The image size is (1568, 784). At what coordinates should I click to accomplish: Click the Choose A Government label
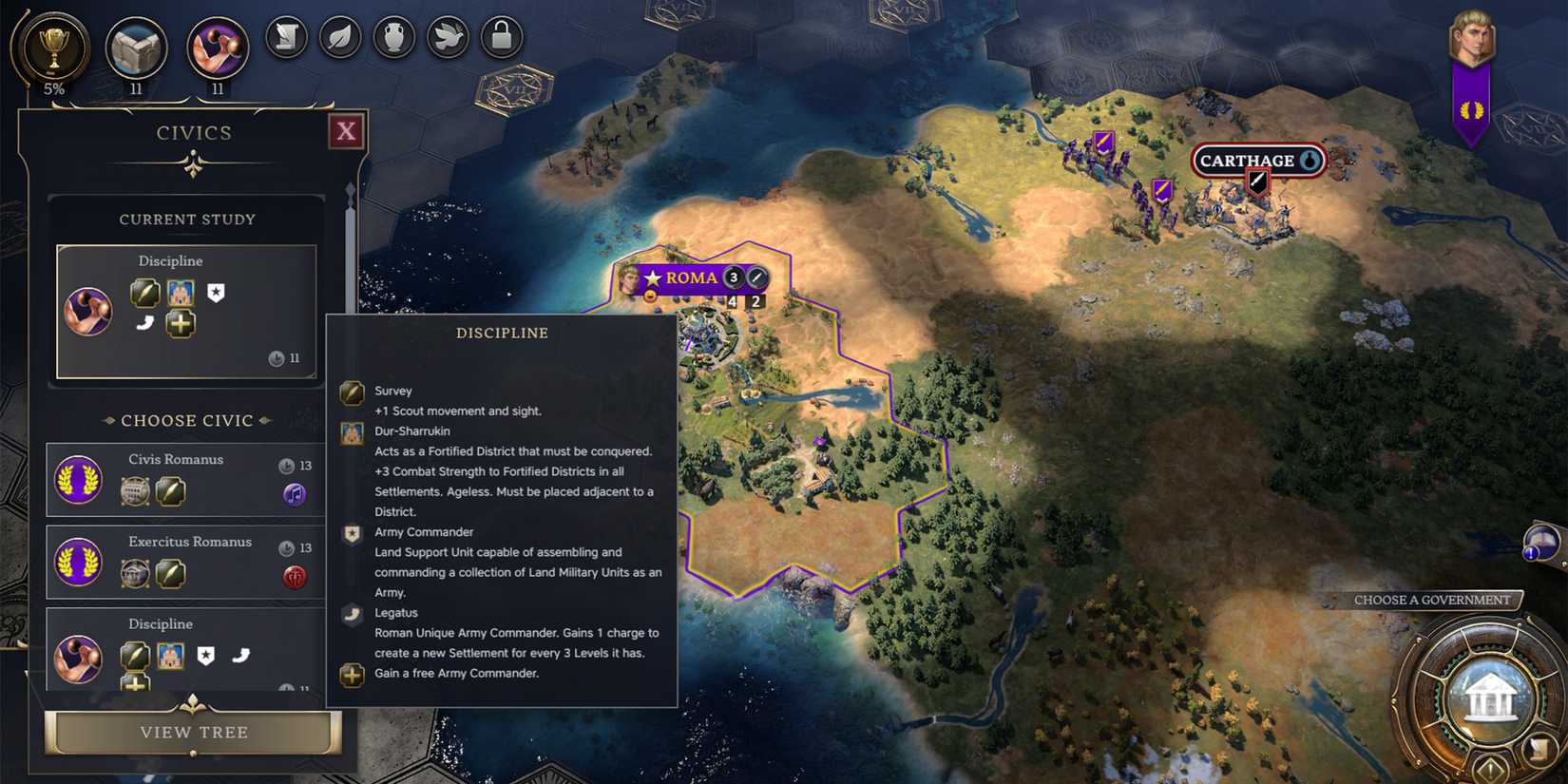(1432, 600)
